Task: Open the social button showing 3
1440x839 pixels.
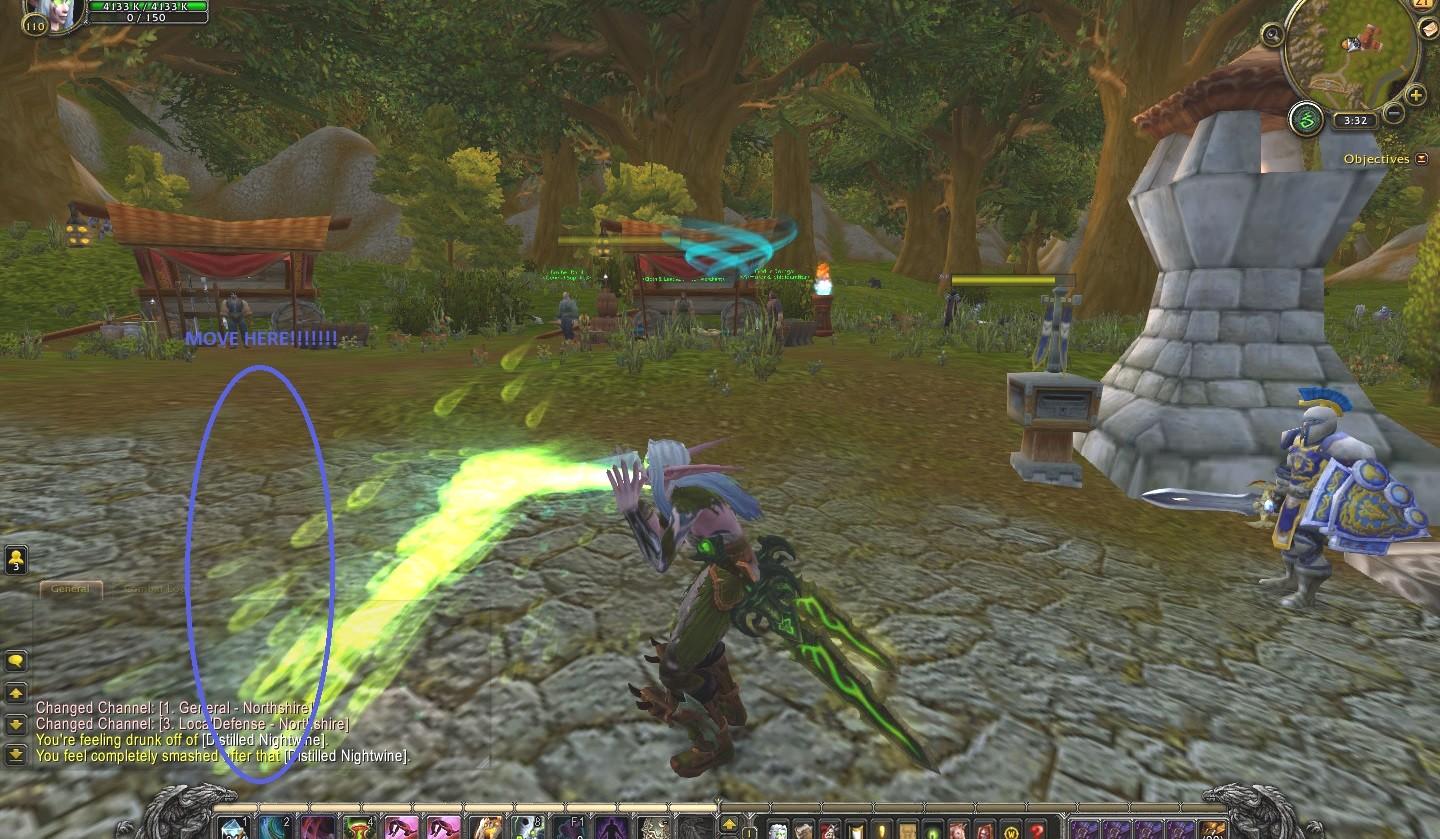Action: coord(16,560)
